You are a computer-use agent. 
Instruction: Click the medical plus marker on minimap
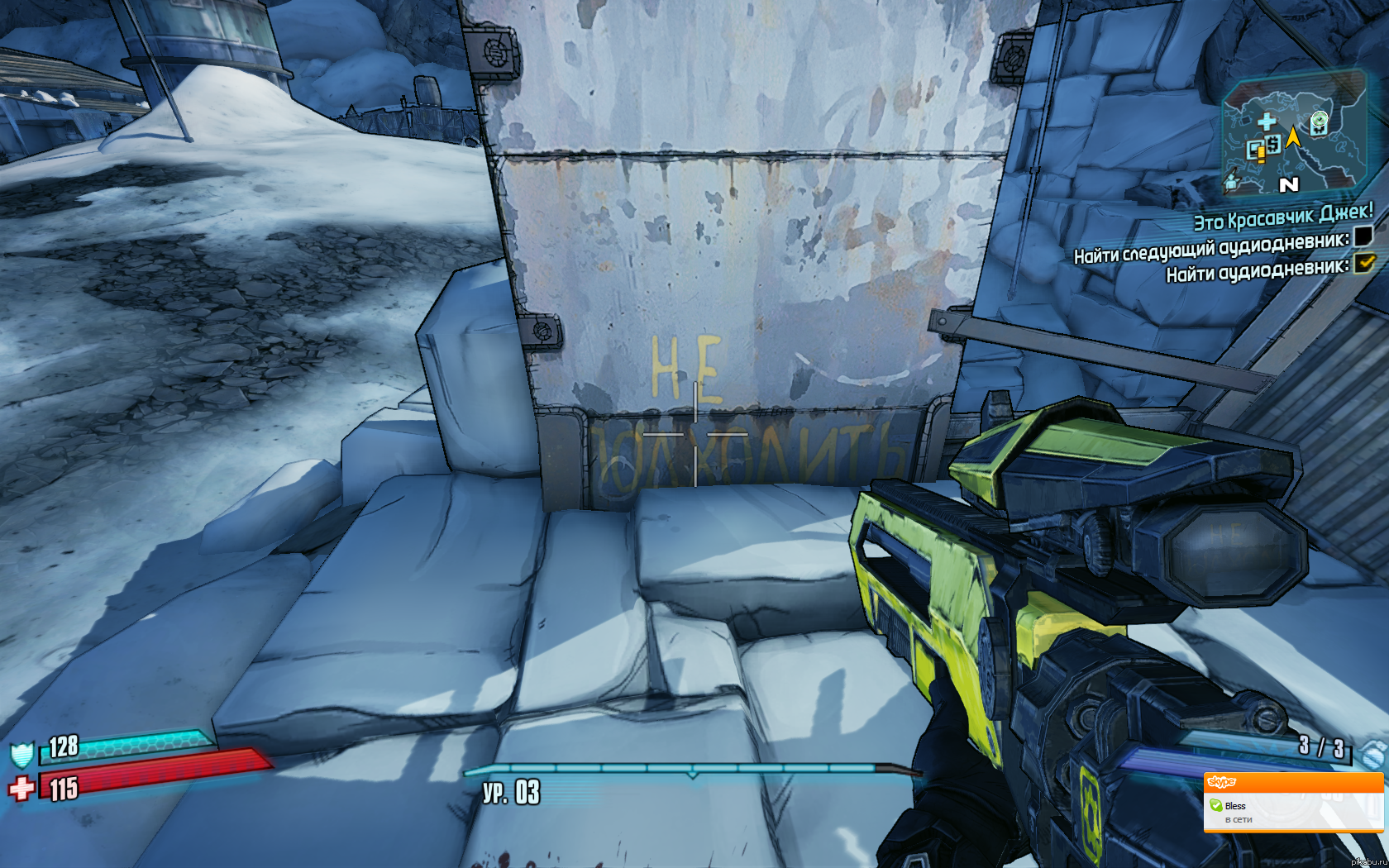tap(1266, 122)
